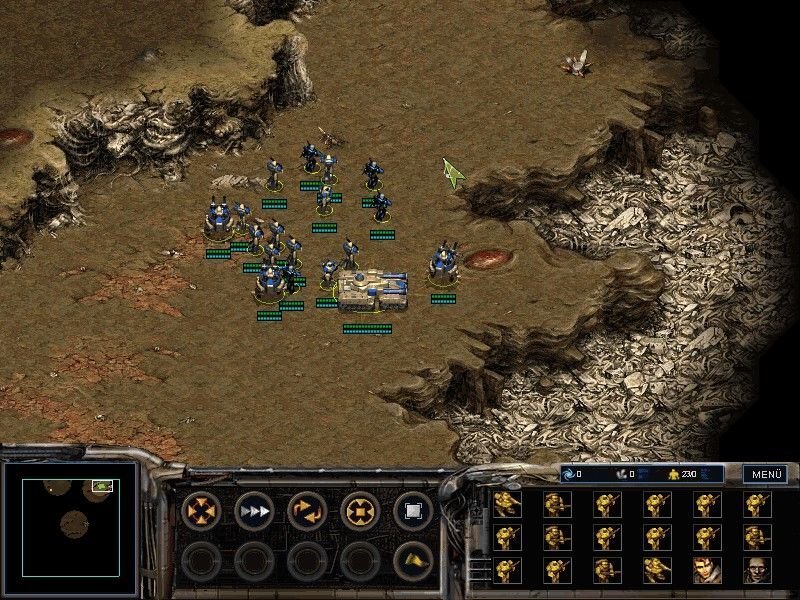Screen dimensions: 800x600
Task: Activate the yellow flag command button
Action: click(x=413, y=561)
